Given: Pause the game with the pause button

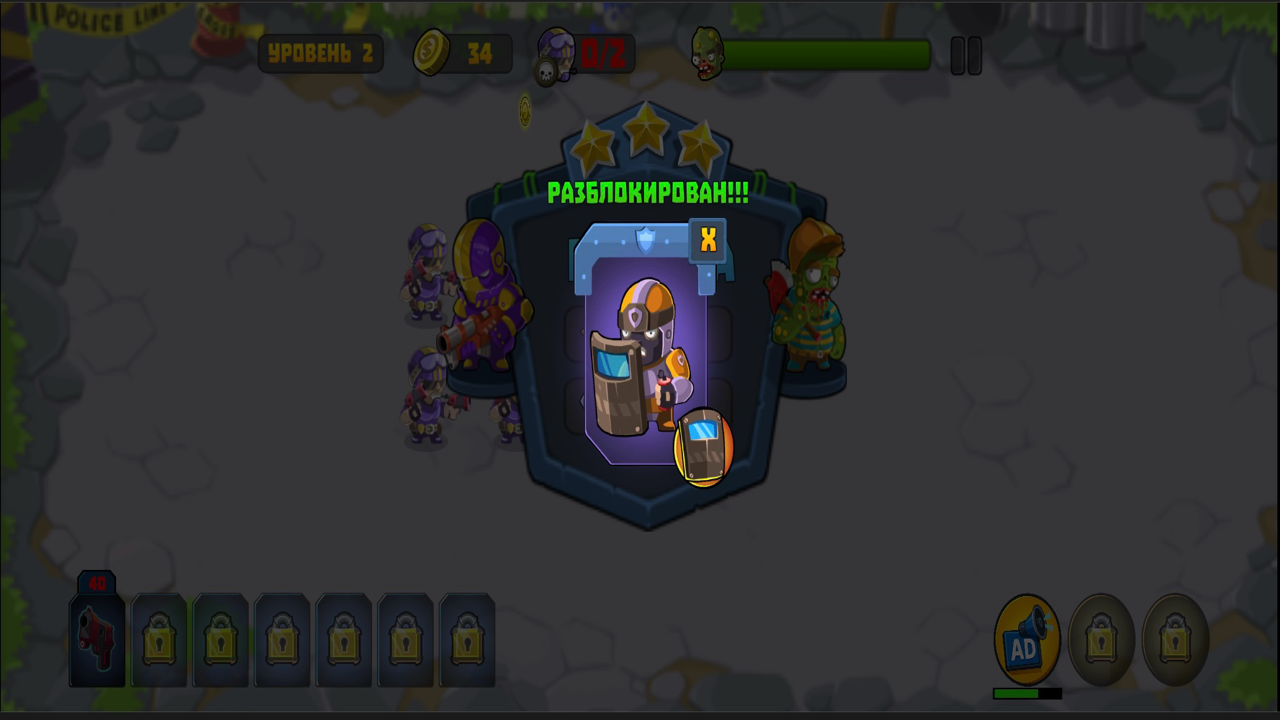Looking at the screenshot, I should pos(966,57).
